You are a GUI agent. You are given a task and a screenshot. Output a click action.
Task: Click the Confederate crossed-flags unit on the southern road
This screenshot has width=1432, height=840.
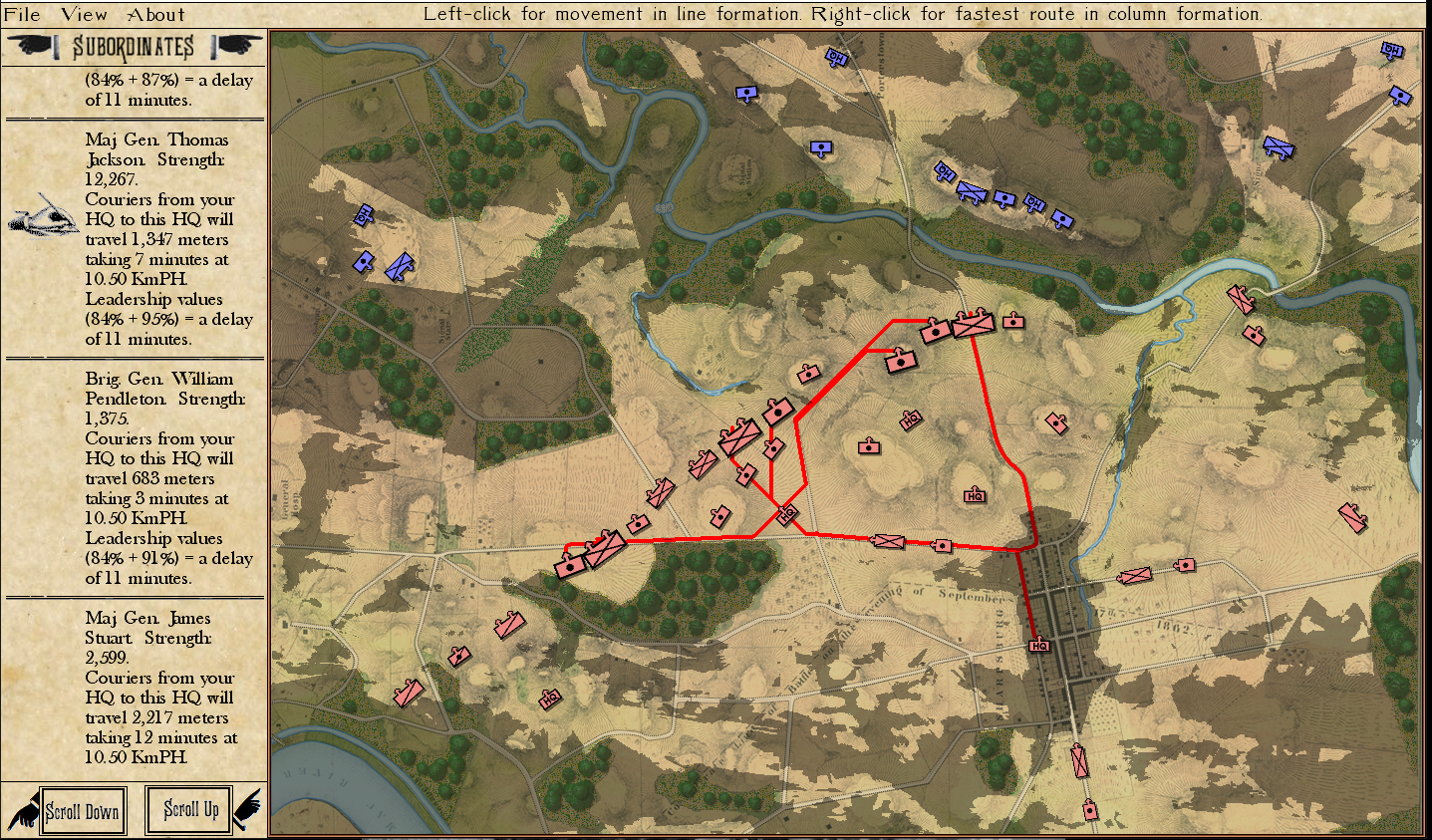(x=887, y=541)
